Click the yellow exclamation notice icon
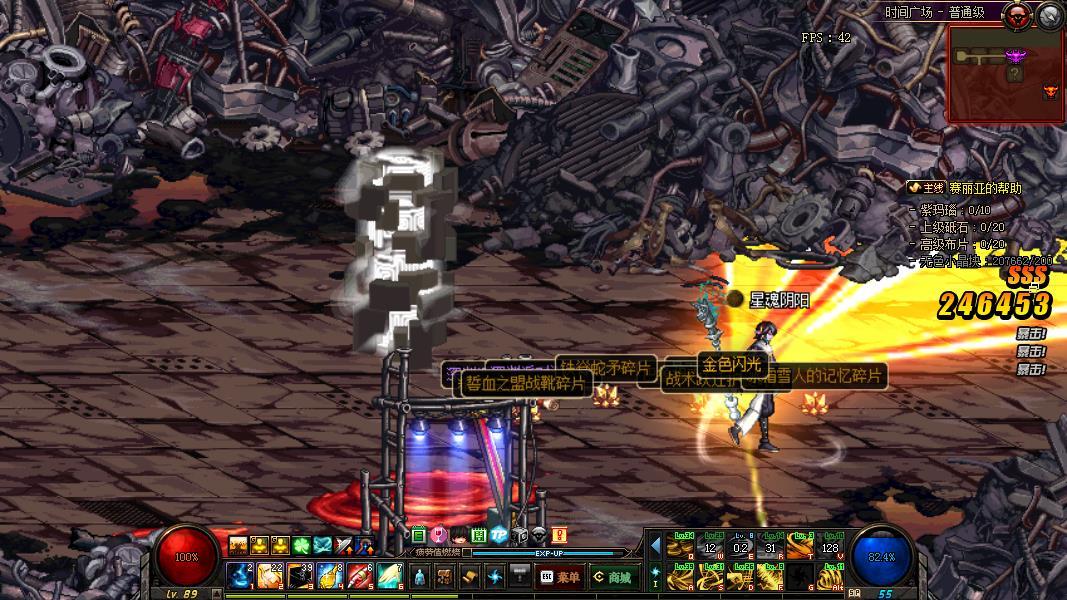This screenshot has height=600, width=1067. click(x=559, y=535)
